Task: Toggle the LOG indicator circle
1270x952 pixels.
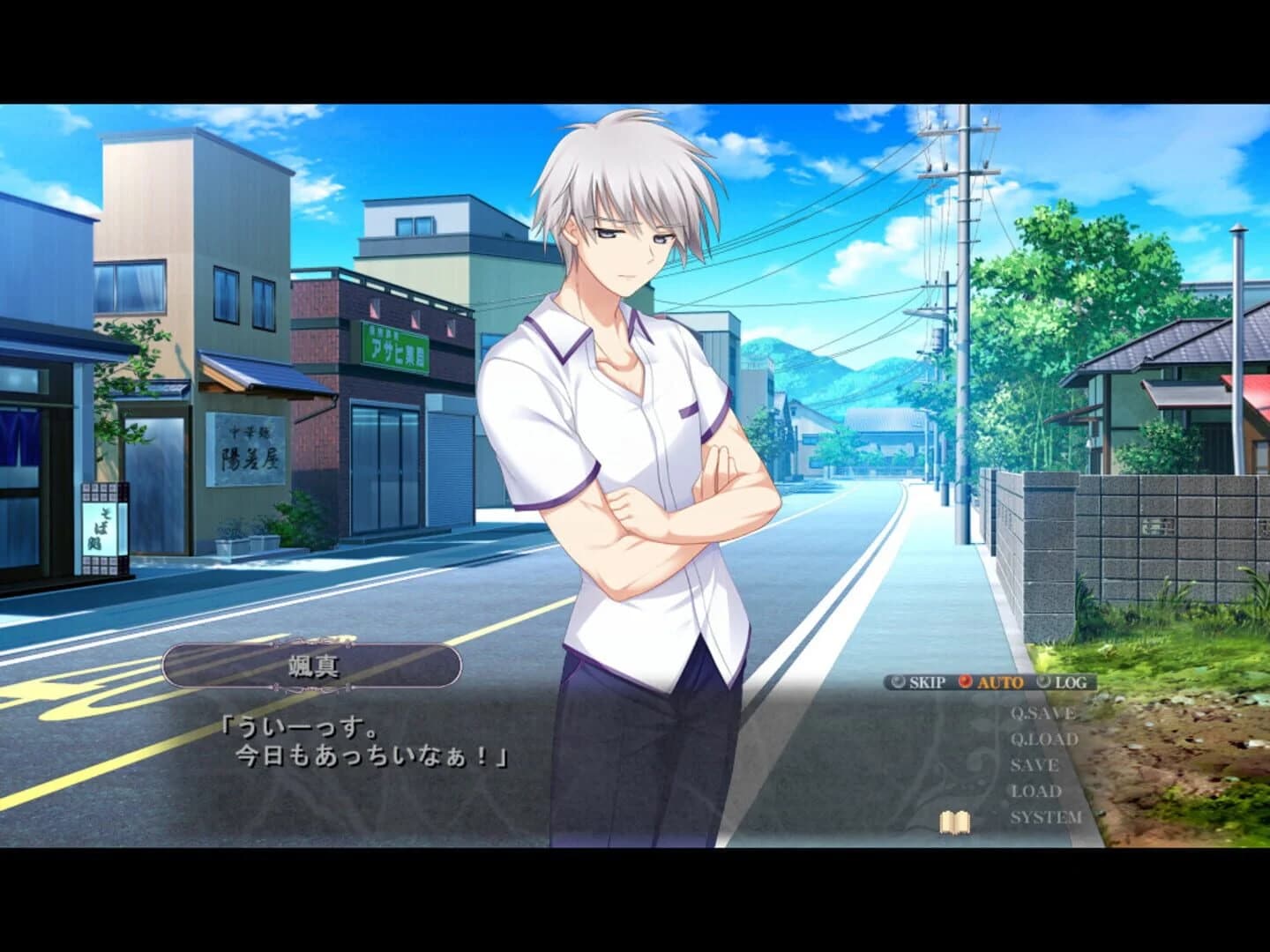Action: click(x=1043, y=681)
